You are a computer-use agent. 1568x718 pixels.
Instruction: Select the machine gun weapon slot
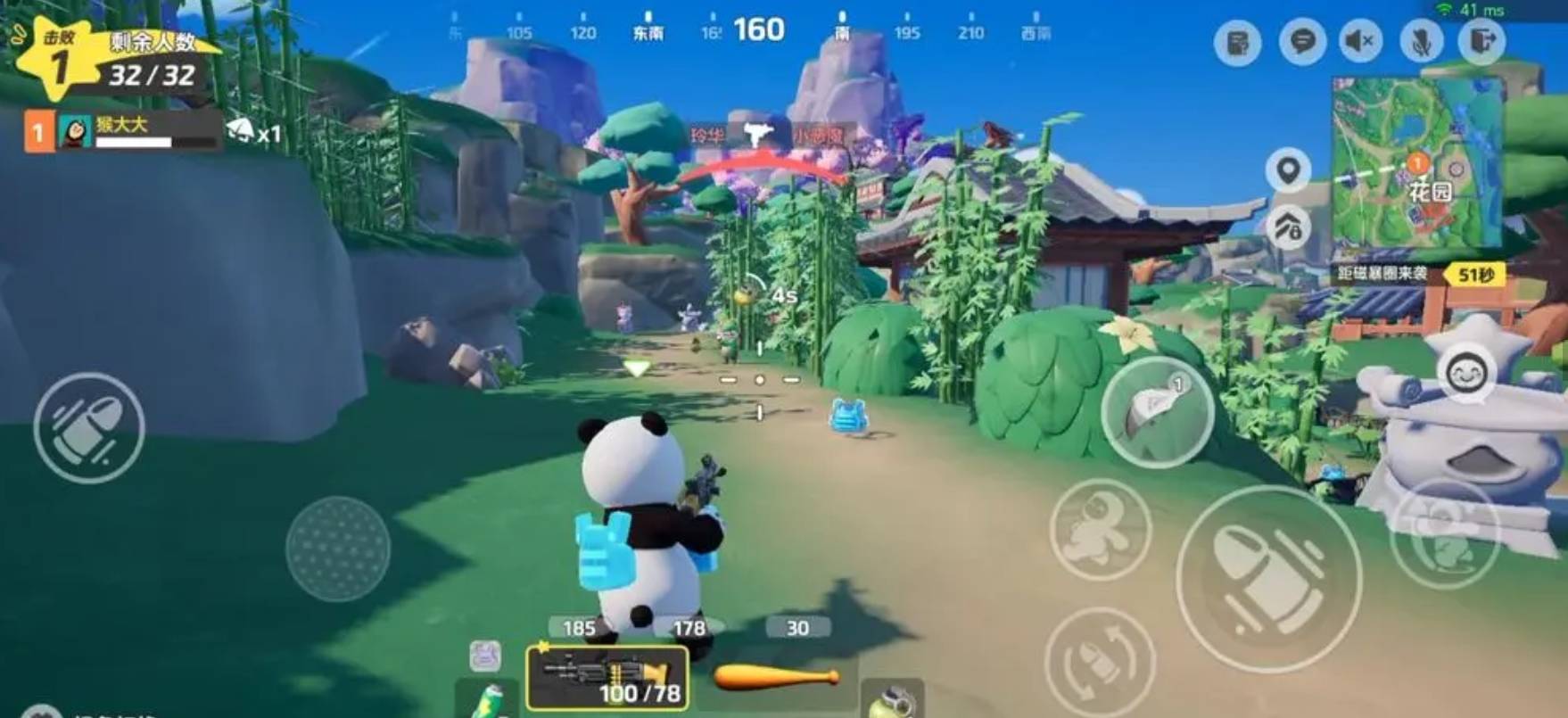click(x=607, y=678)
